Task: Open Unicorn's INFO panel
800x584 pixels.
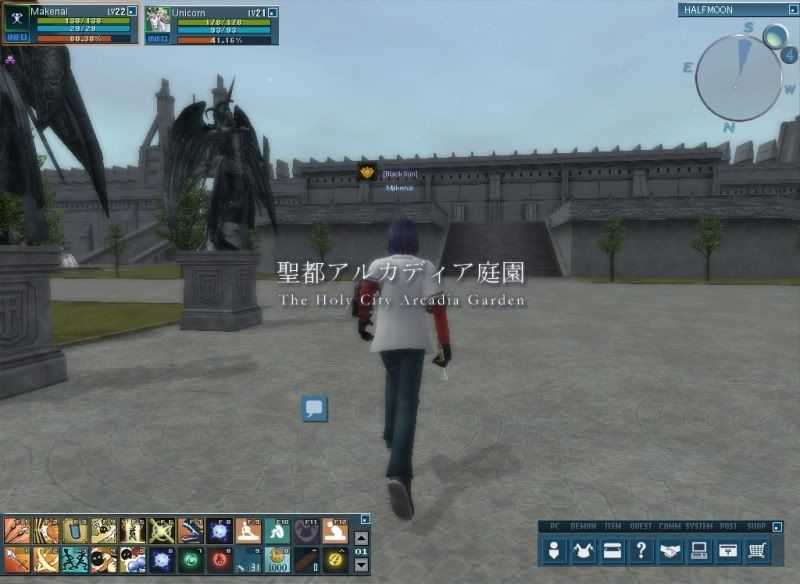Action: pyautogui.click(x=158, y=39)
